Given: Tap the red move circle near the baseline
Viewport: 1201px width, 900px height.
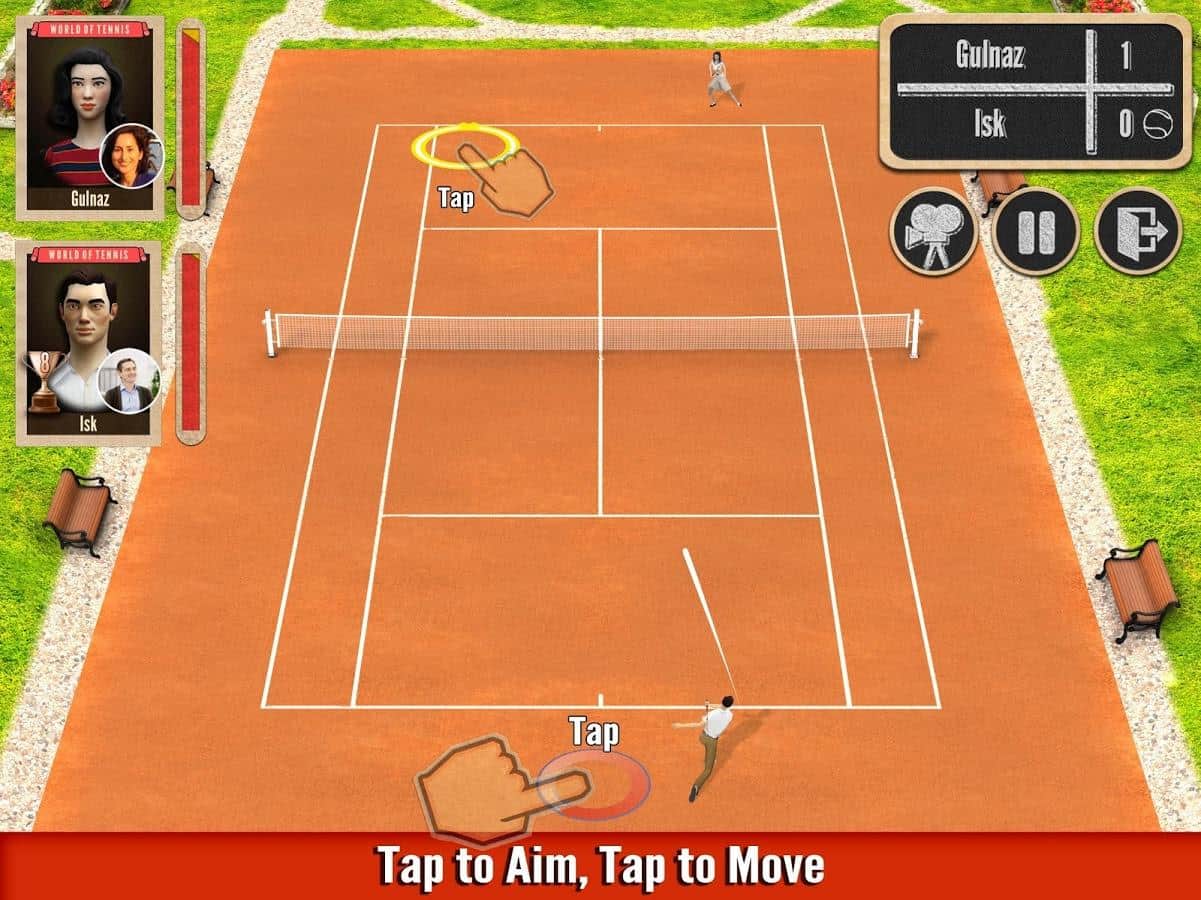Looking at the screenshot, I should click(x=594, y=785).
